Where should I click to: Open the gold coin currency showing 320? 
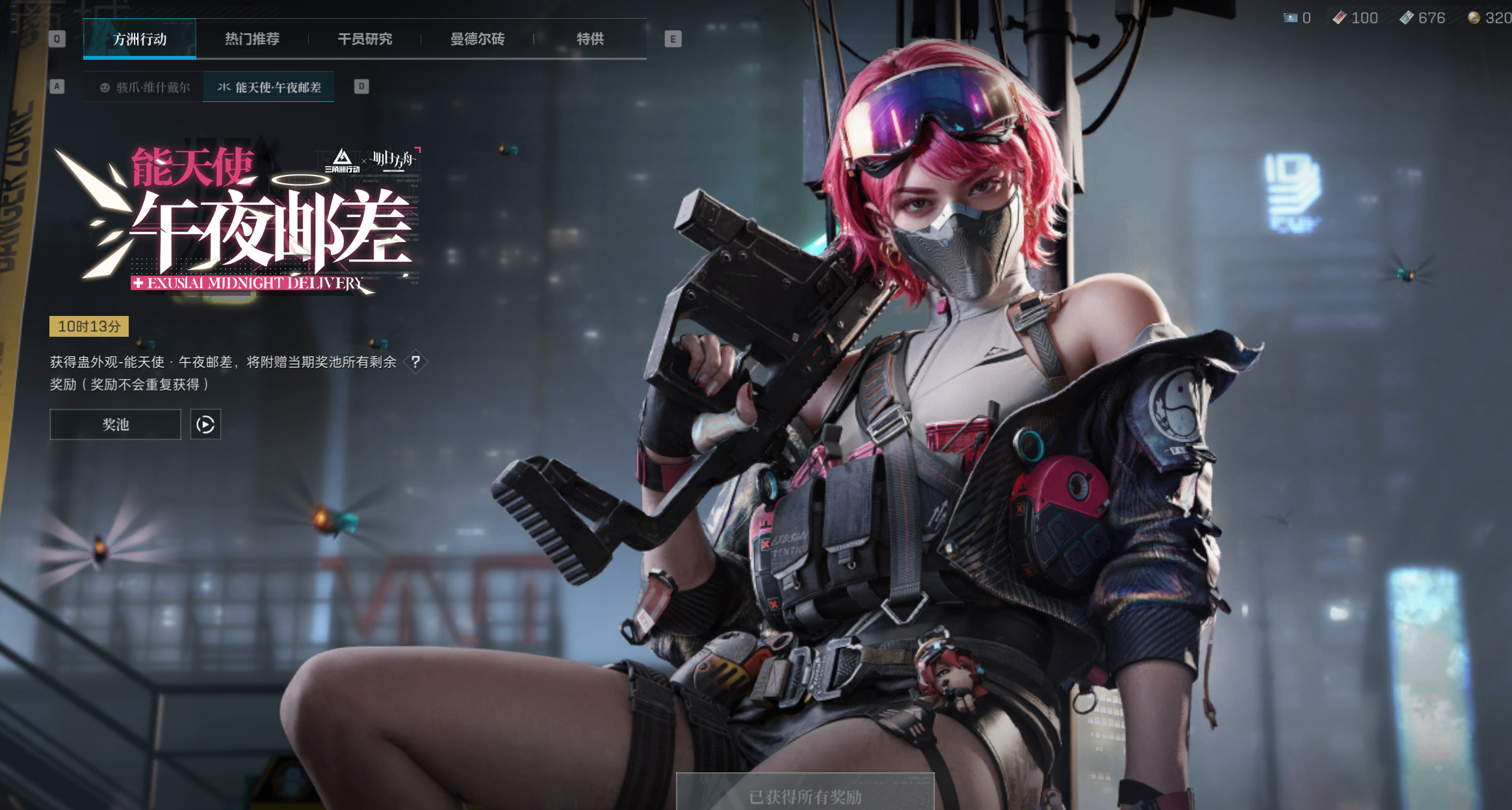click(1473, 18)
